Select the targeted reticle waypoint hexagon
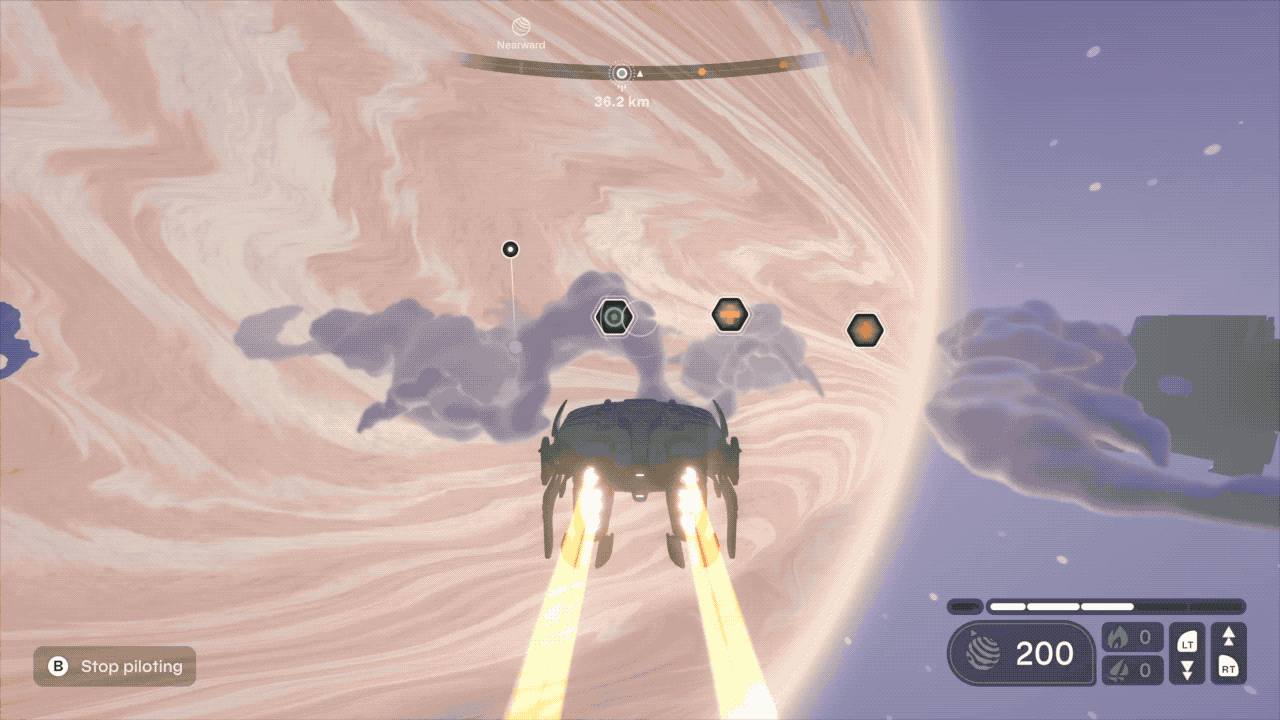Image resolution: width=1280 pixels, height=720 pixels. [614, 316]
